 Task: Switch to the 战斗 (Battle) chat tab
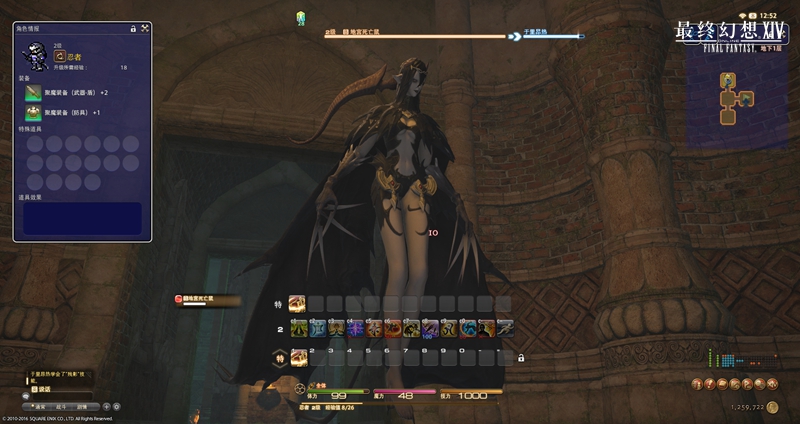point(61,407)
